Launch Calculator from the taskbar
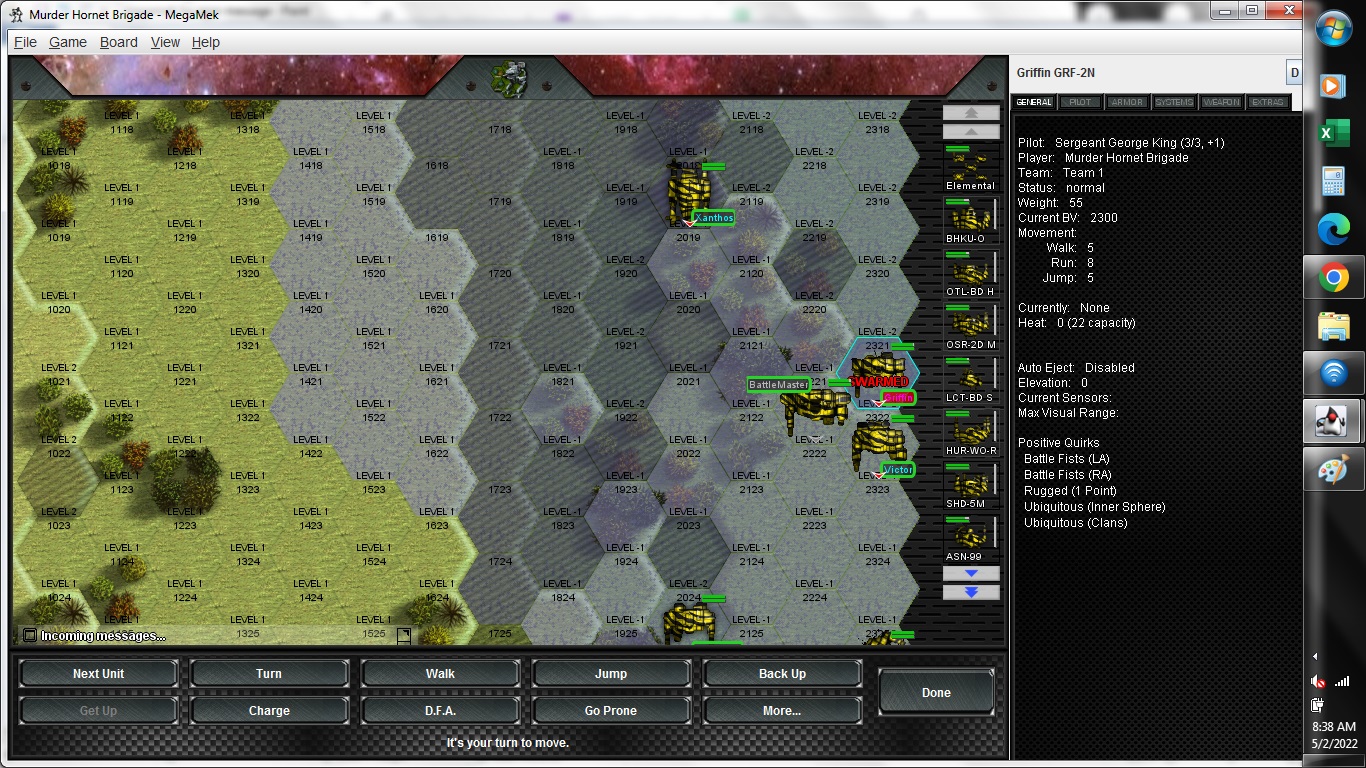Screen dimensions: 1366x768 [1334, 182]
